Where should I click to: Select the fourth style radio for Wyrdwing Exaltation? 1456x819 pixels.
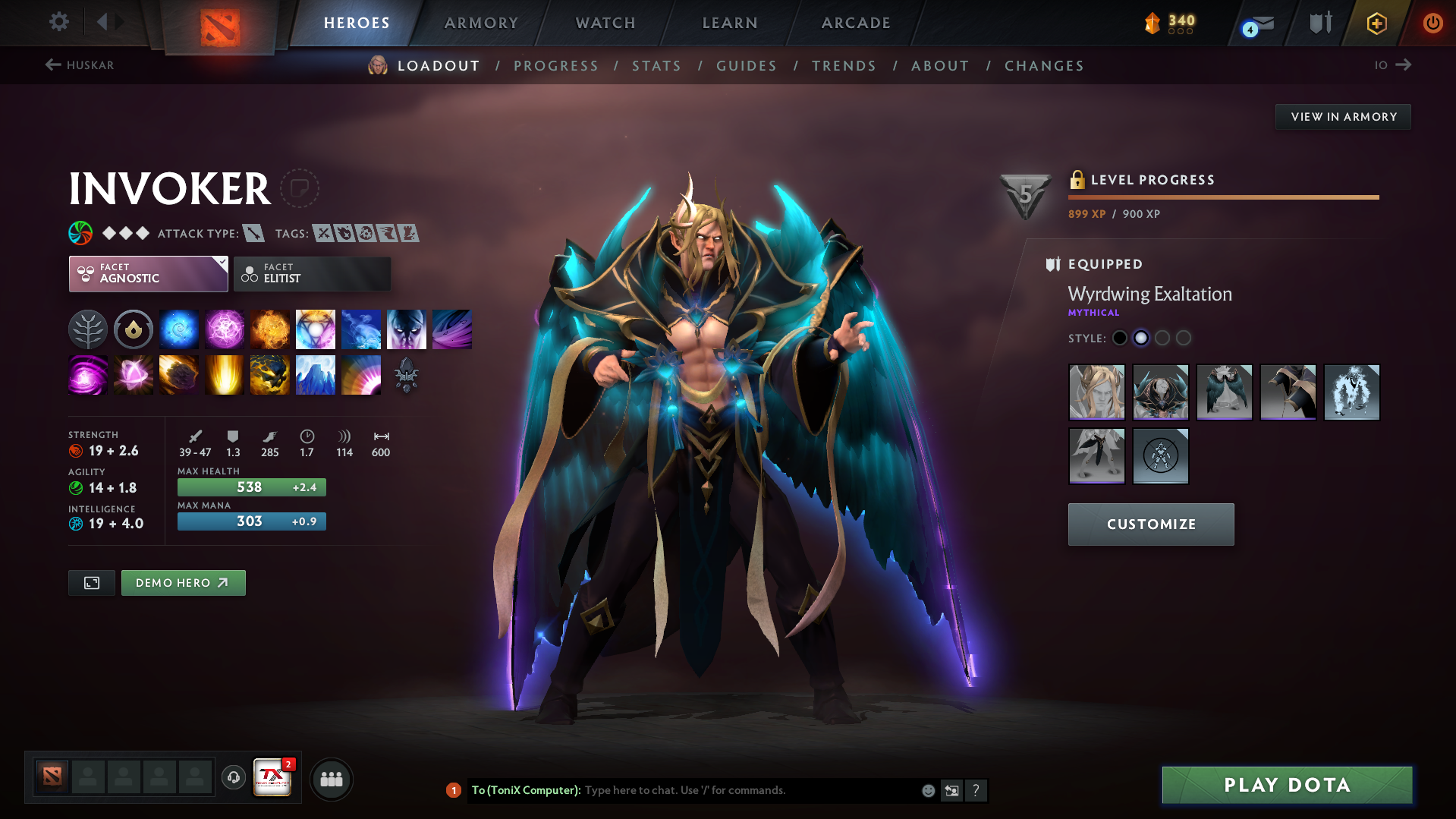pyautogui.click(x=1183, y=338)
